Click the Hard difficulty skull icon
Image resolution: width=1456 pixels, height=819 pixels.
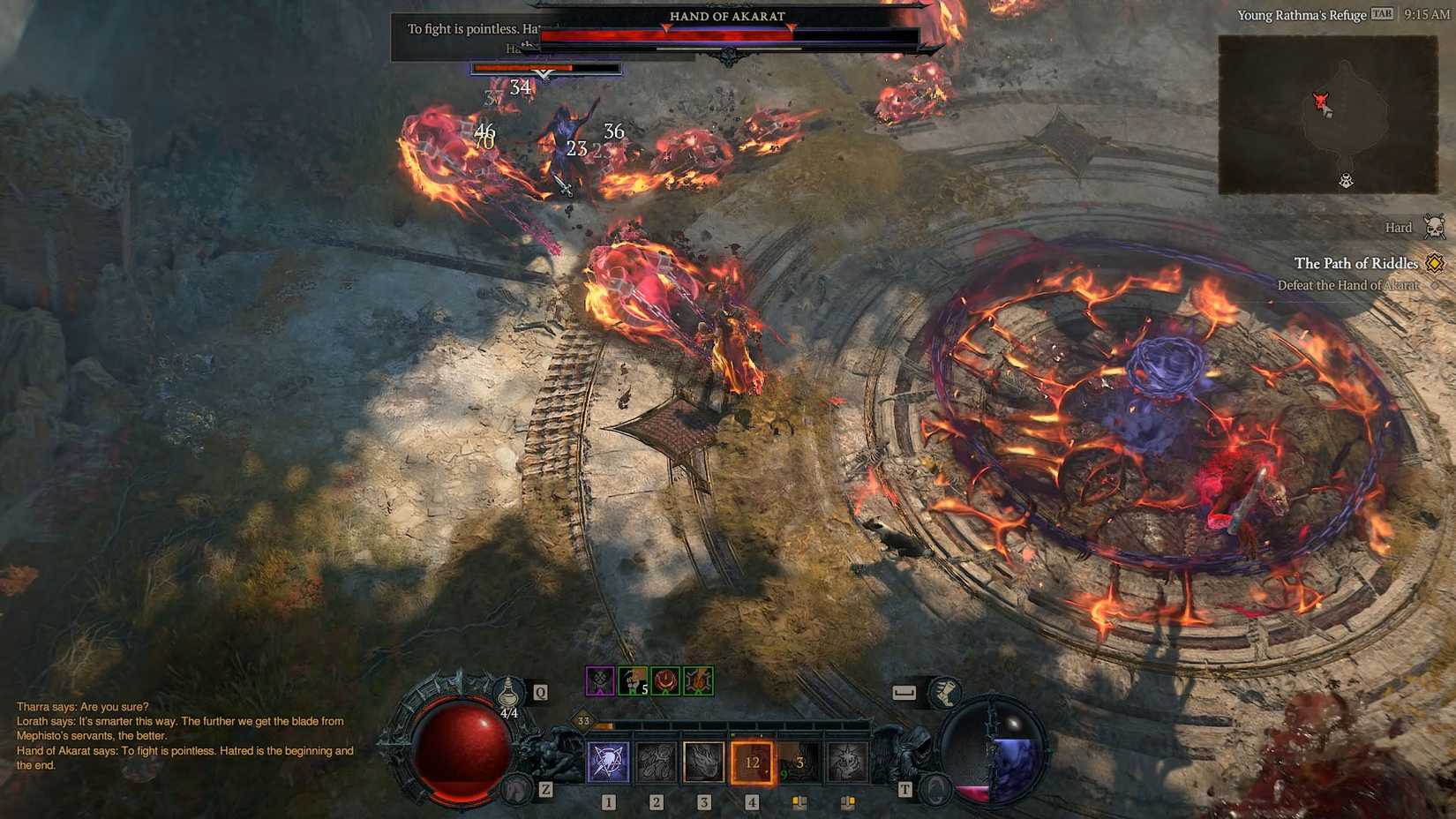(x=1433, y=227)
